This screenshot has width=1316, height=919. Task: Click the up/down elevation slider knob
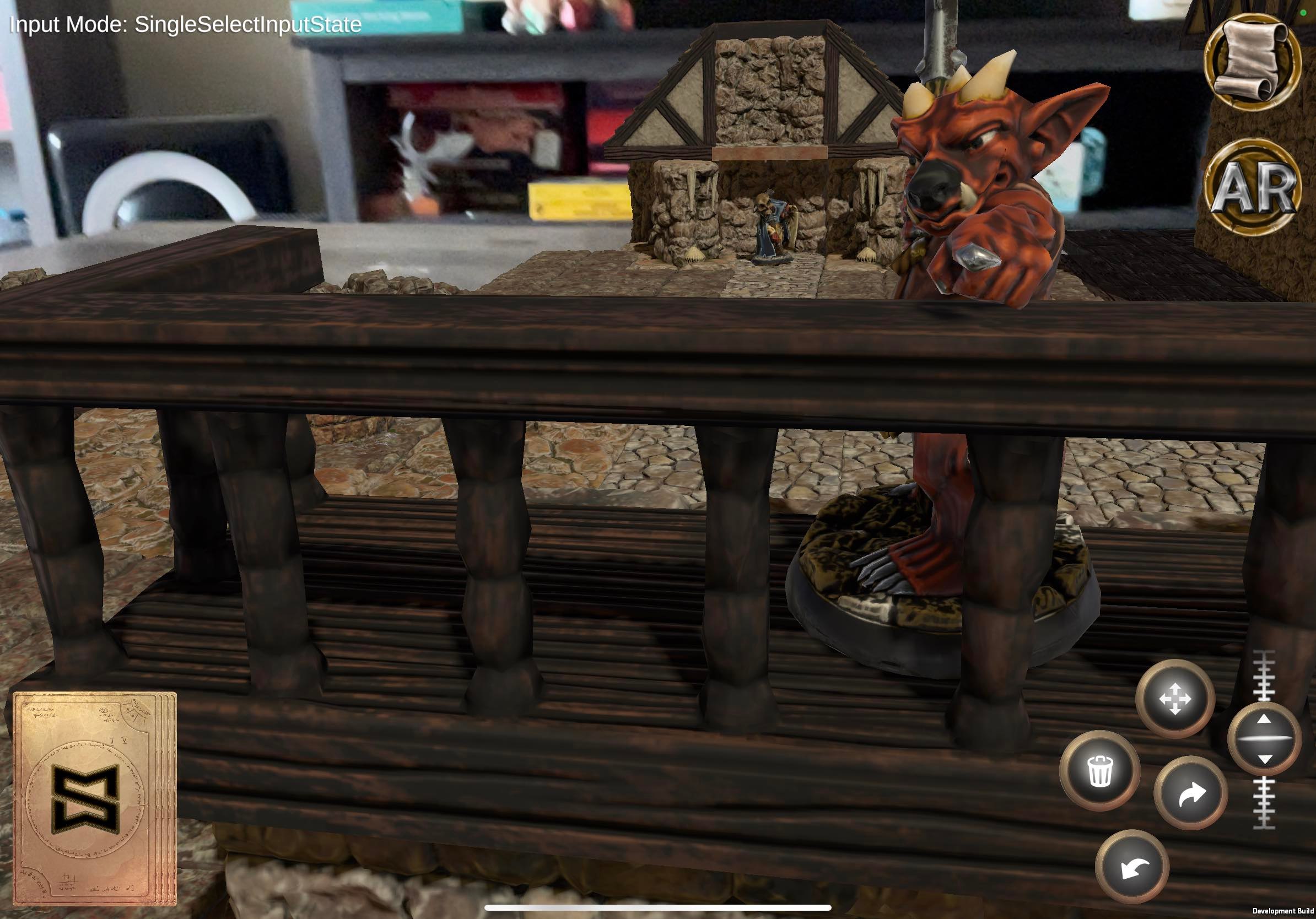coord(1264,739)
